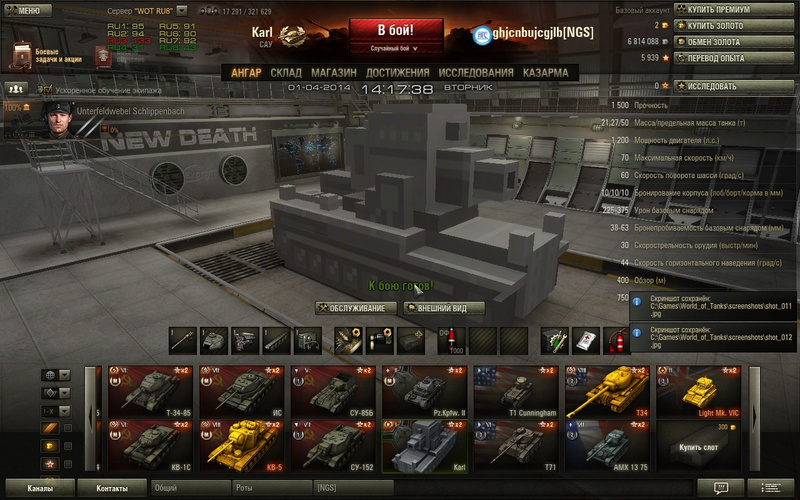Switch to the Казарма tab
800x500 pixels.
544,73
